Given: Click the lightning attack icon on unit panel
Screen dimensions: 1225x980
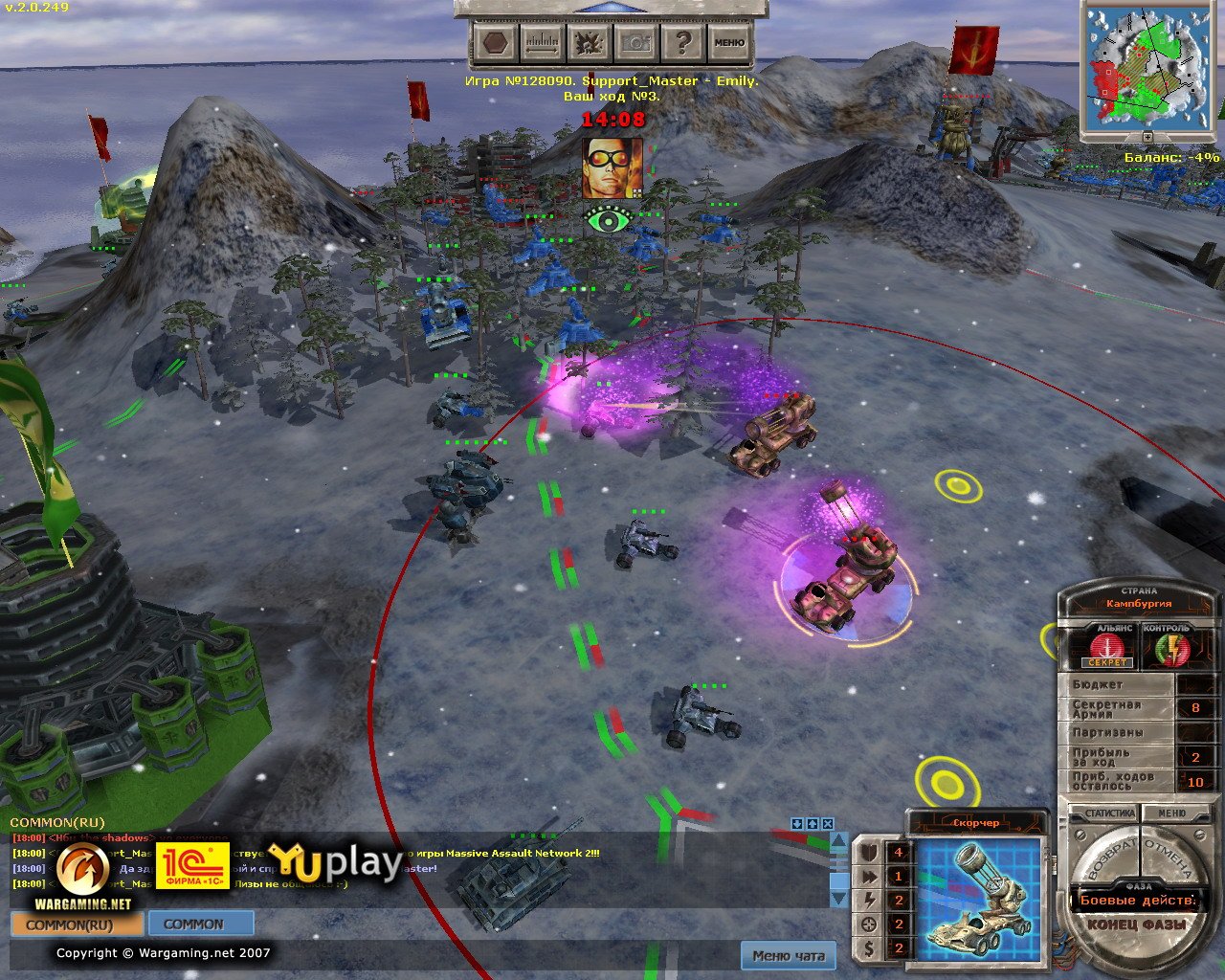Looking at the screenshot, I should click(x=869, y=900).
